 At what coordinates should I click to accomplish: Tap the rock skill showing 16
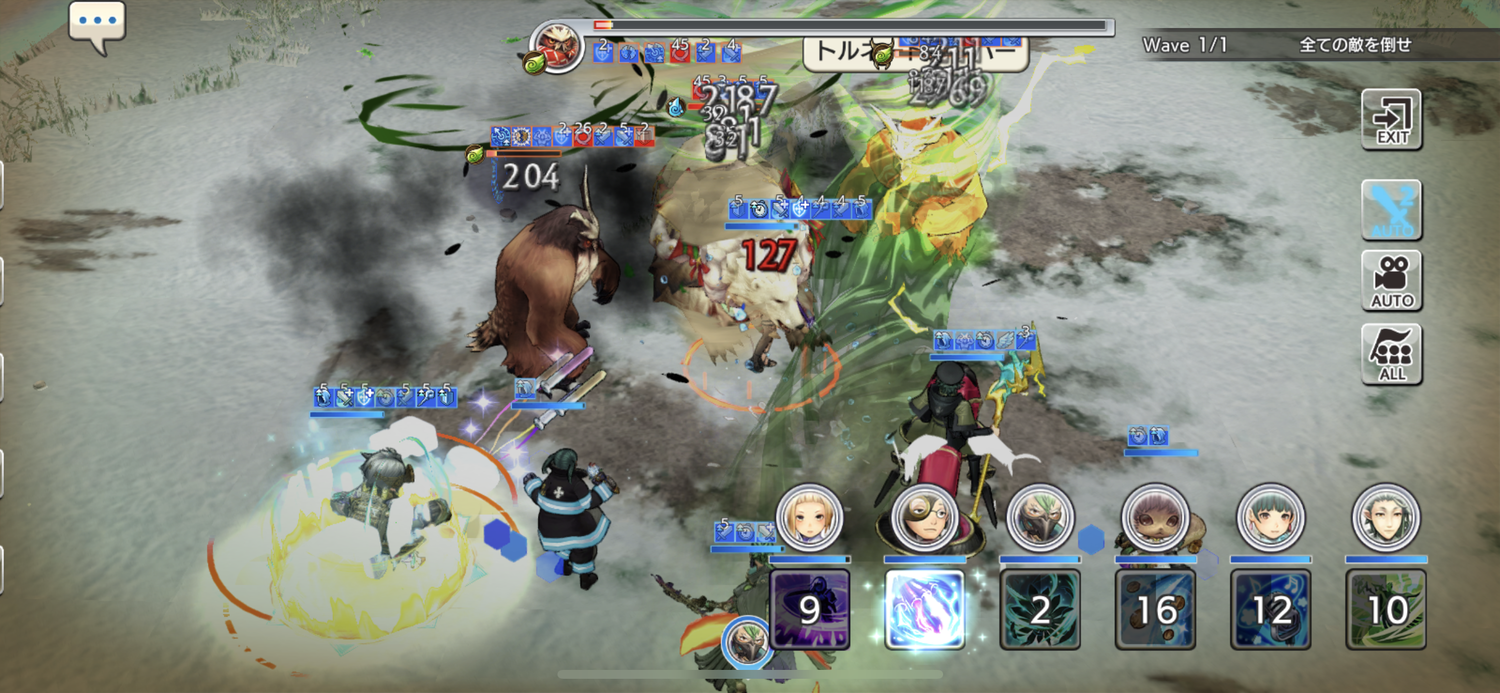point(1156,609)
